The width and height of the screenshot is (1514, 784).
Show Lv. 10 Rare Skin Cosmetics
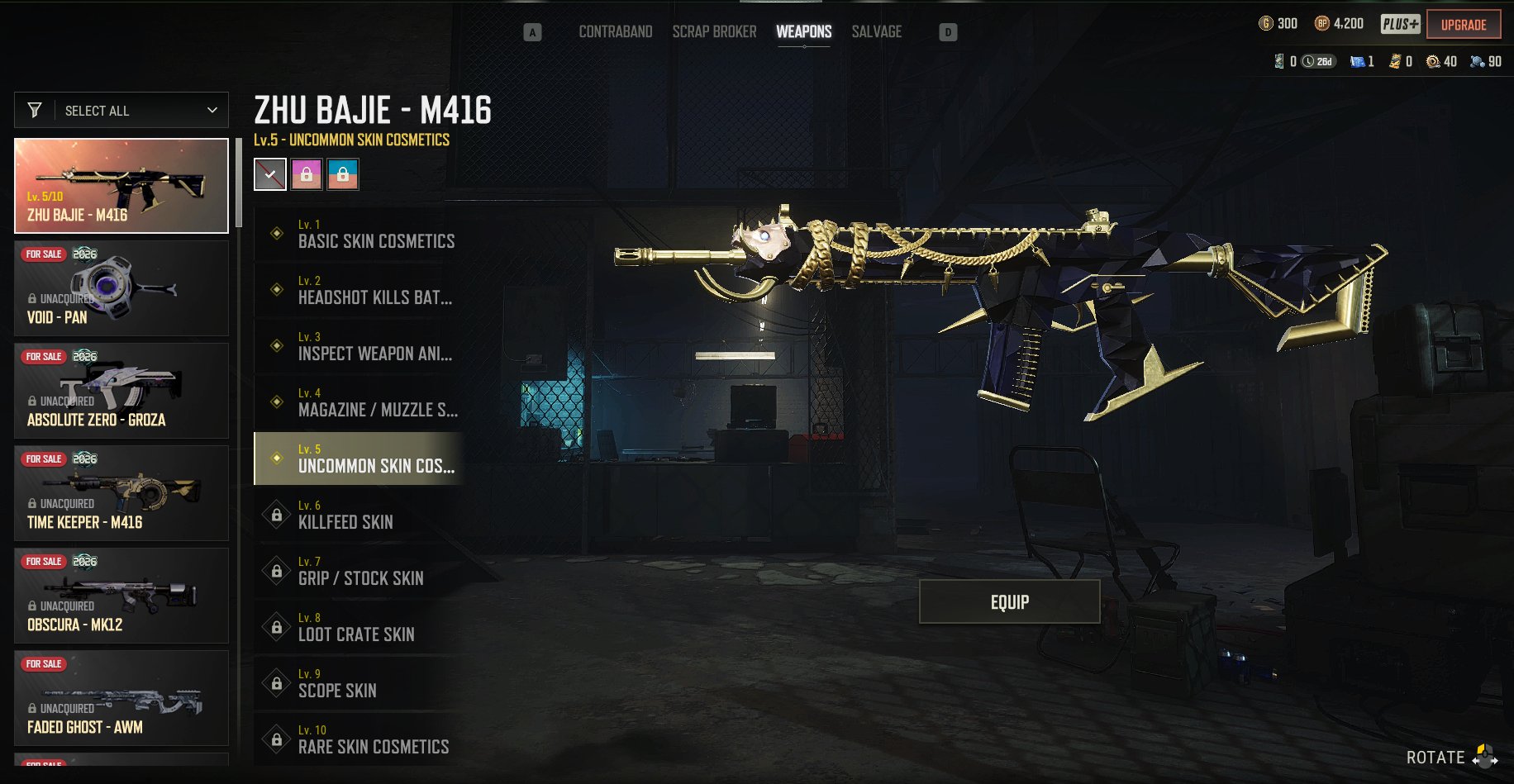(x=359, y=739)
